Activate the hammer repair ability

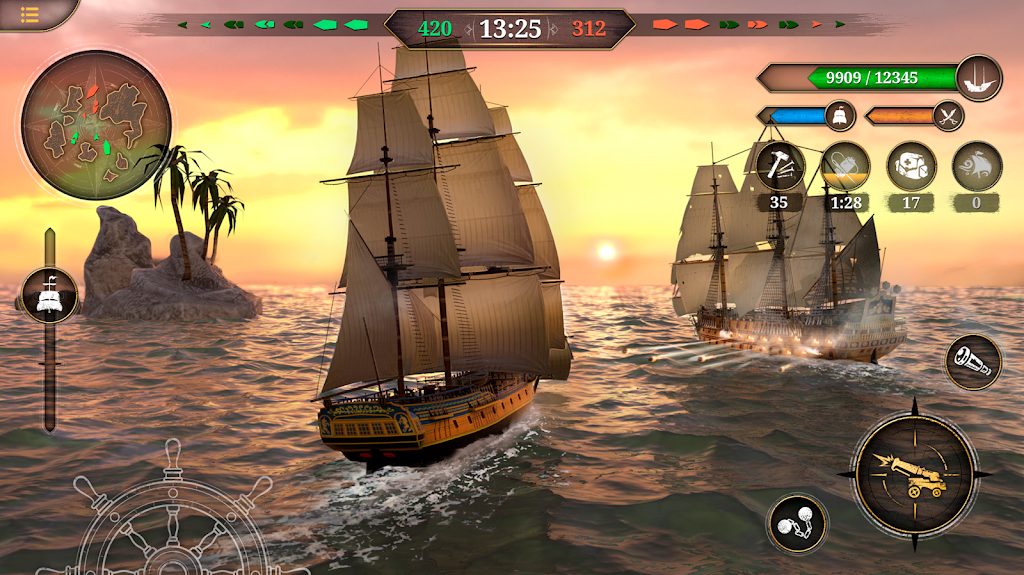(780, 166)
